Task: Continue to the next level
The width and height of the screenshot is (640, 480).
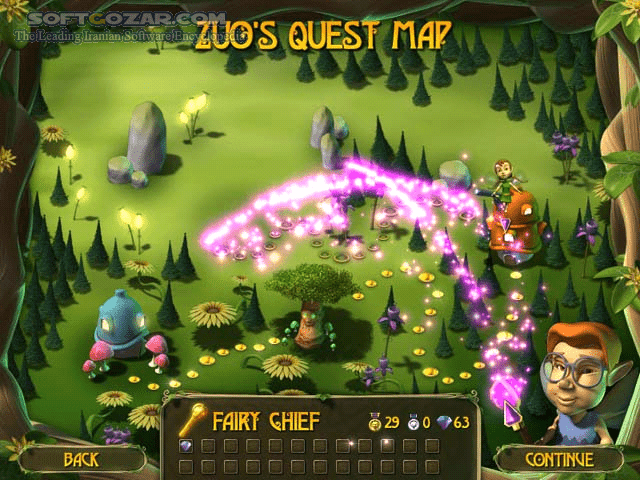Action: 558,459
